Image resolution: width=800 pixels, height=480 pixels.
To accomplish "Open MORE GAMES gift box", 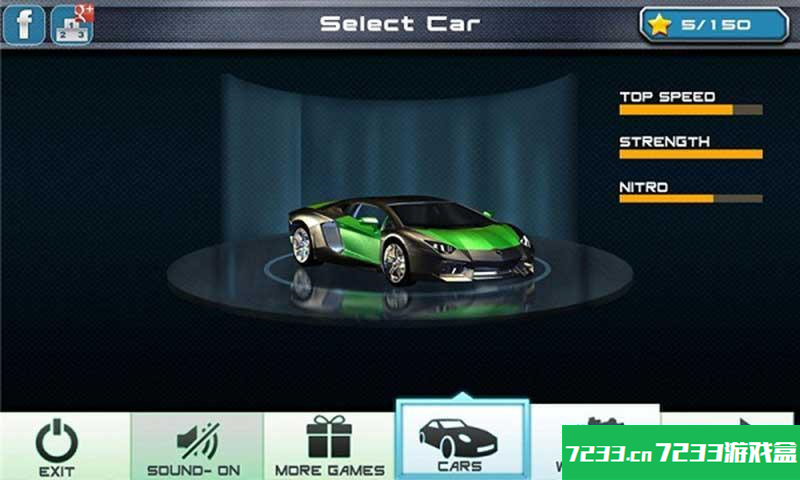I will pyautogui.click(x=329, y=446).
